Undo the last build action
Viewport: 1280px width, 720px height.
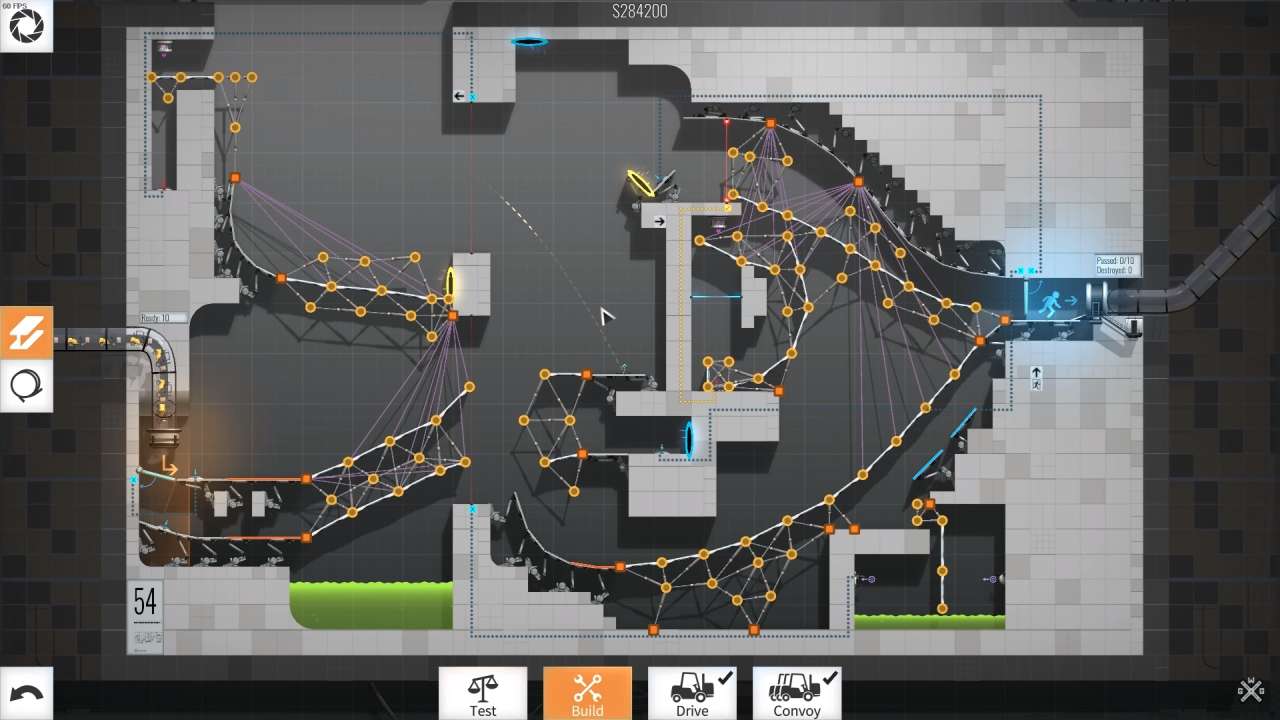[x=26, y=693]
